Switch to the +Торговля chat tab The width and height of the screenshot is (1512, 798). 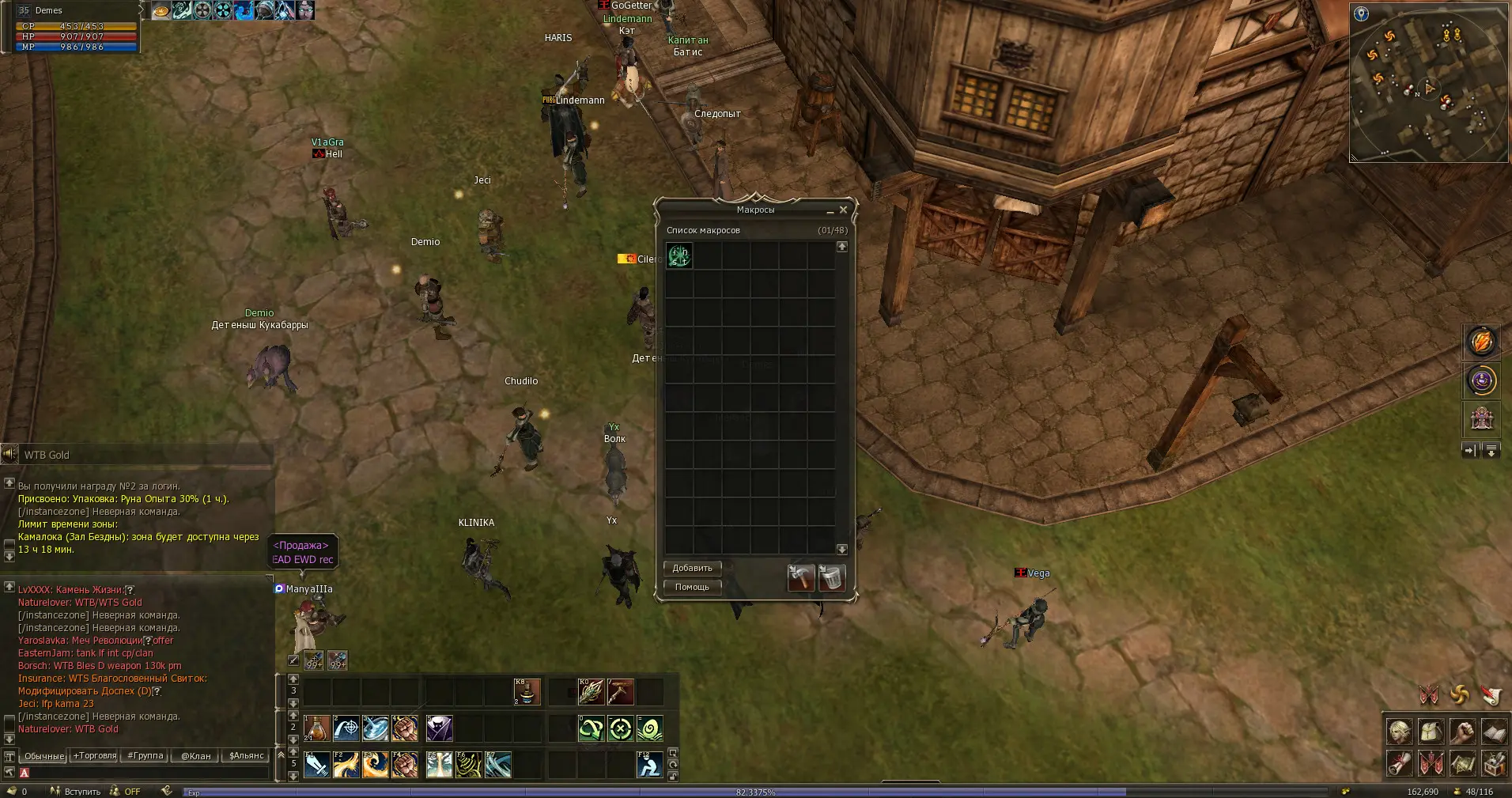tap(94, 755)
